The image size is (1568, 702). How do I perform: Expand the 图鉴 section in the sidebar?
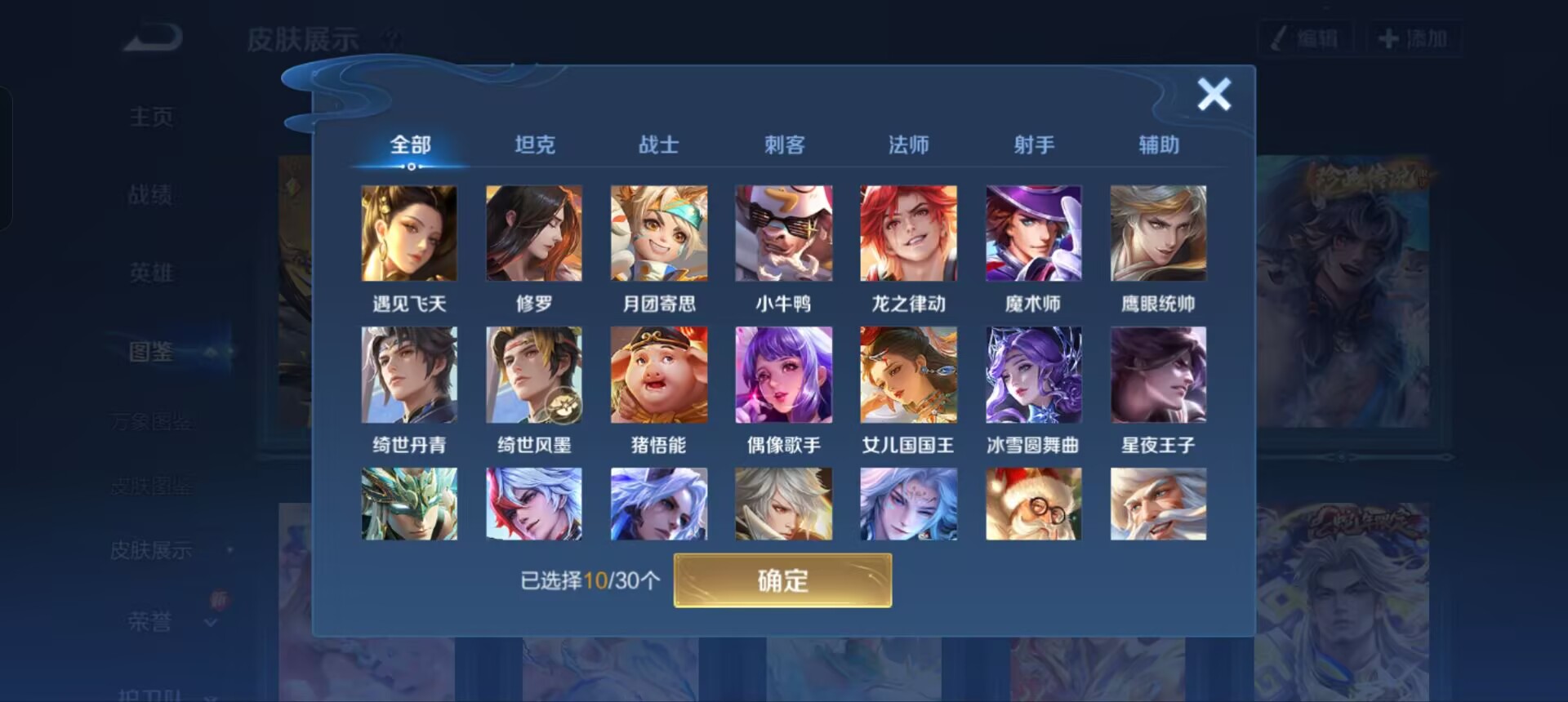(151, 351)
